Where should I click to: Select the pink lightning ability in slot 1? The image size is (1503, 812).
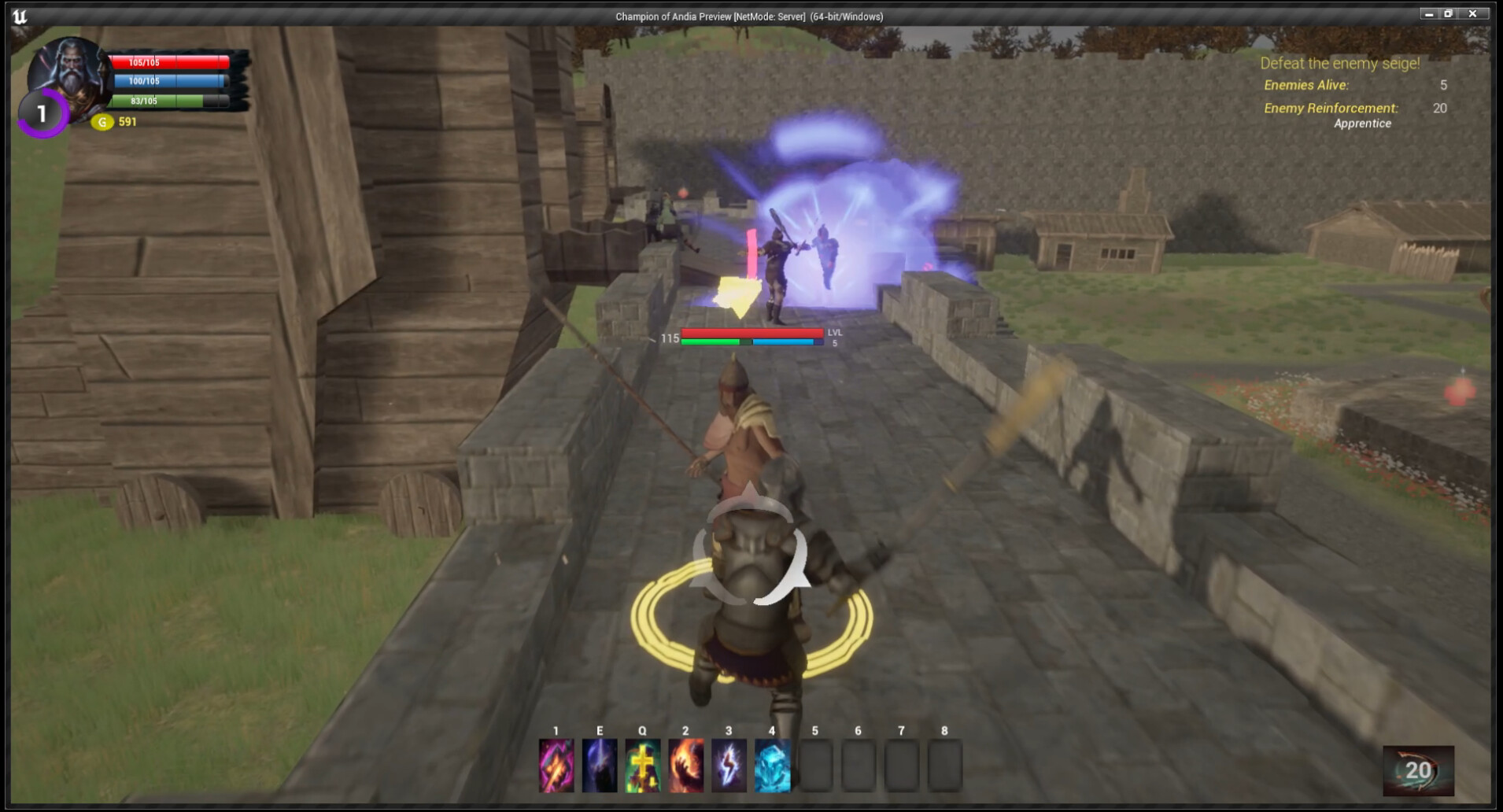coord(556,767)
